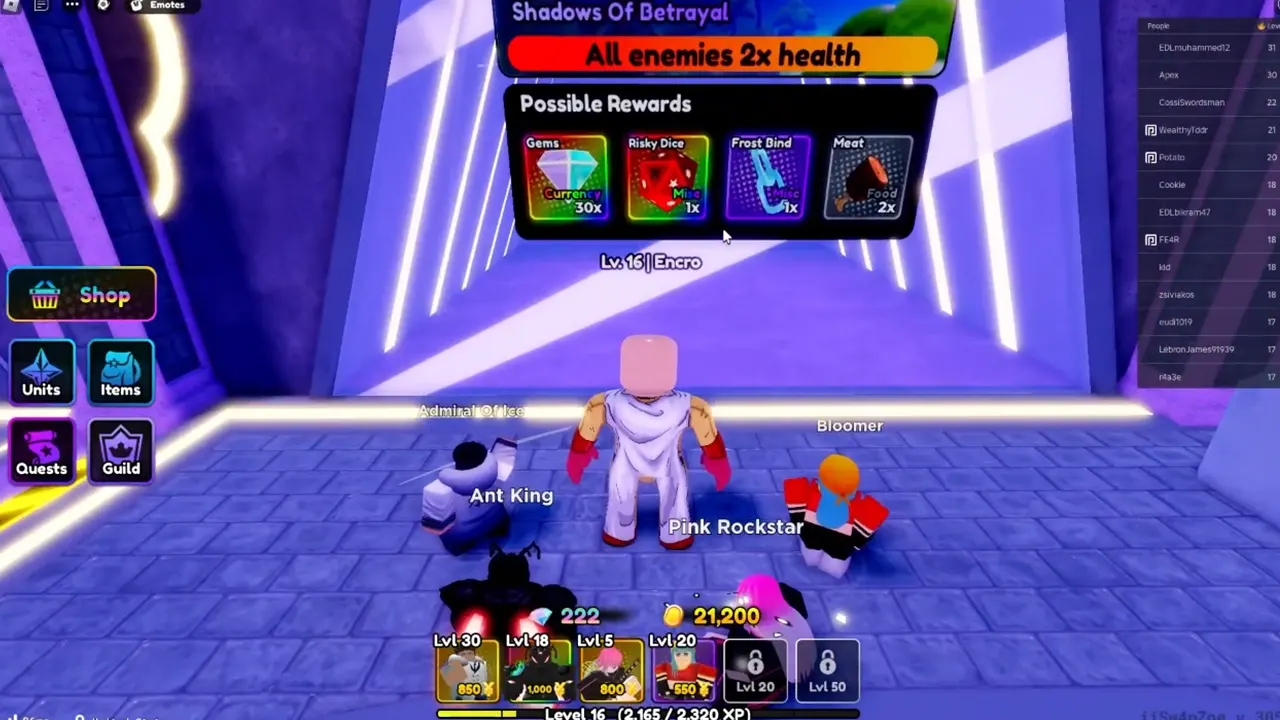Click the All enemies 2x health banner

point(722,55)
